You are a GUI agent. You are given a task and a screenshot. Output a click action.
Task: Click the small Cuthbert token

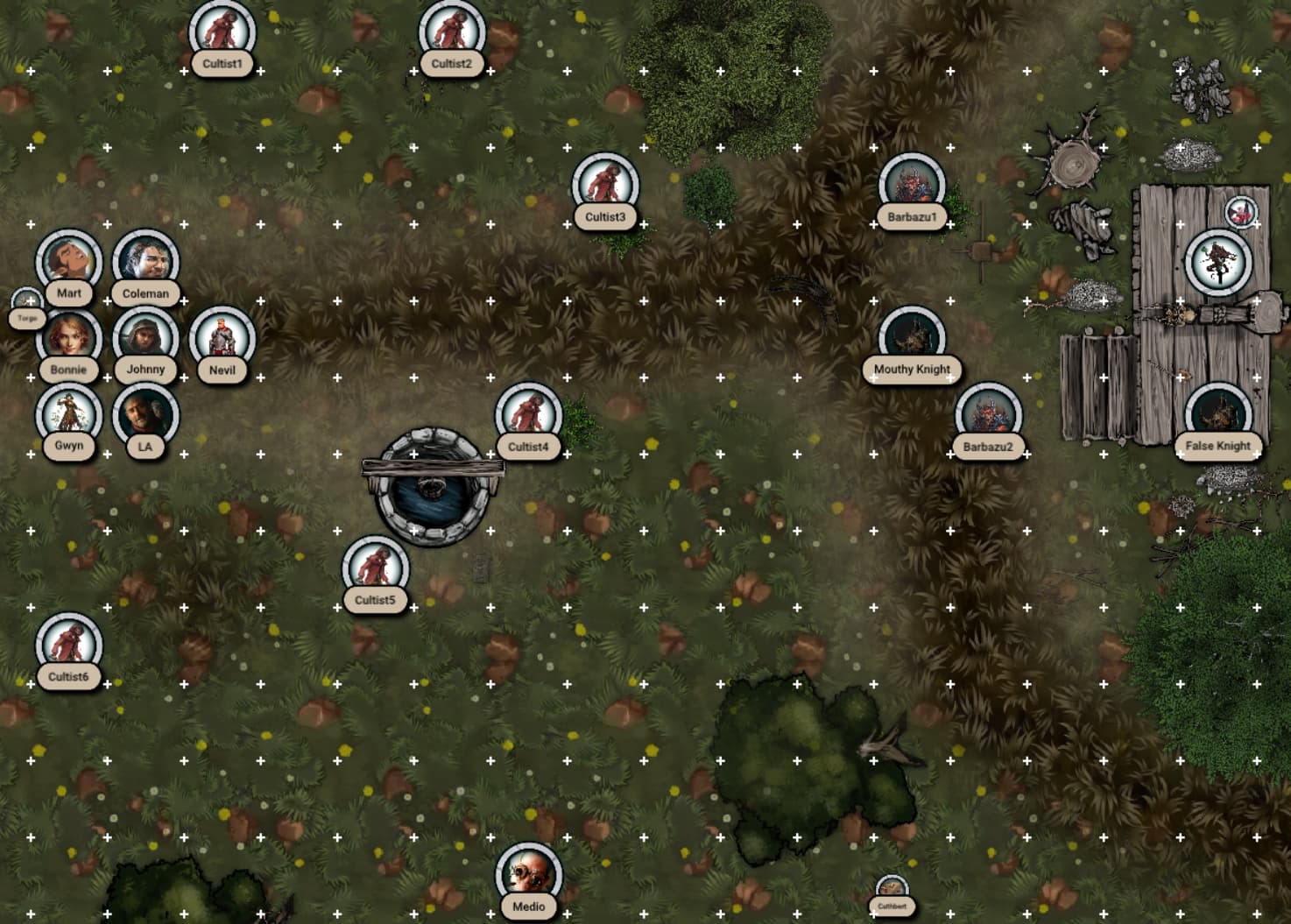coord(892,893)
